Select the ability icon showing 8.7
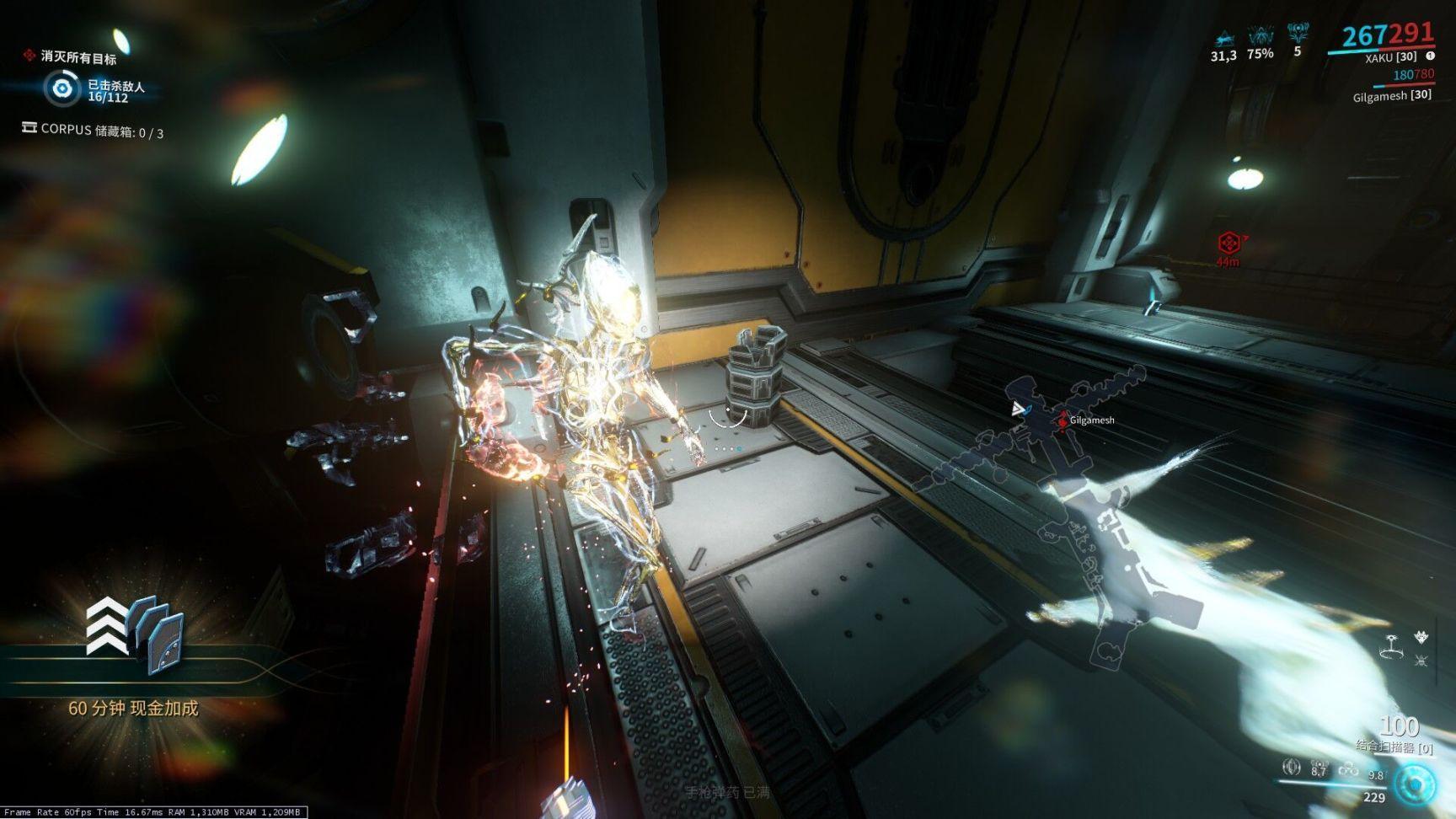 click(1319, 767)
